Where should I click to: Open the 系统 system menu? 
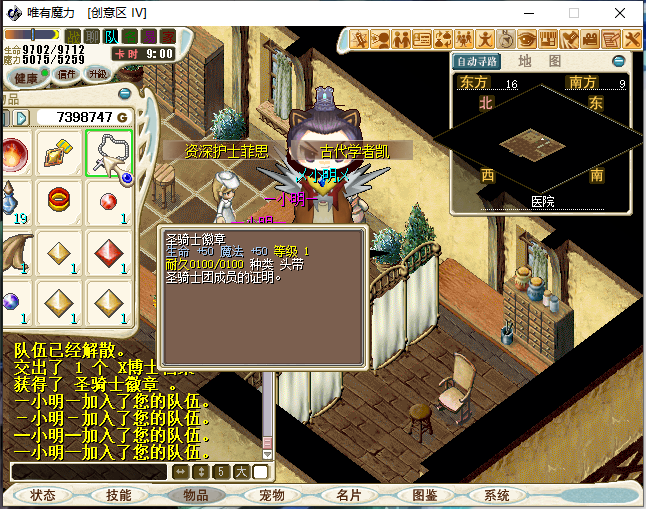pyautogui.click(x=497, y=495)
